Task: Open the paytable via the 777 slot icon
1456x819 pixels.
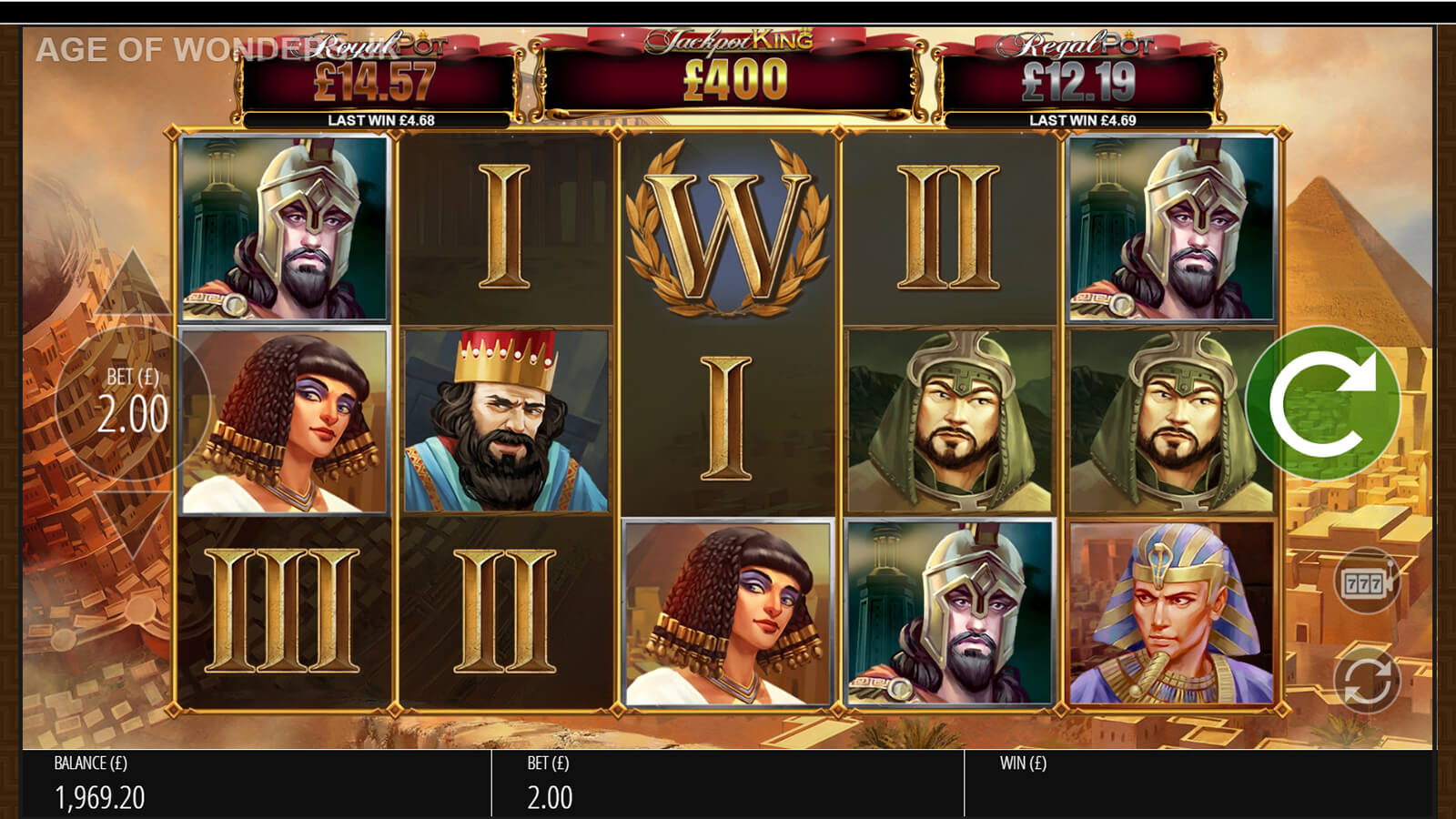Action: point(1365,581)
